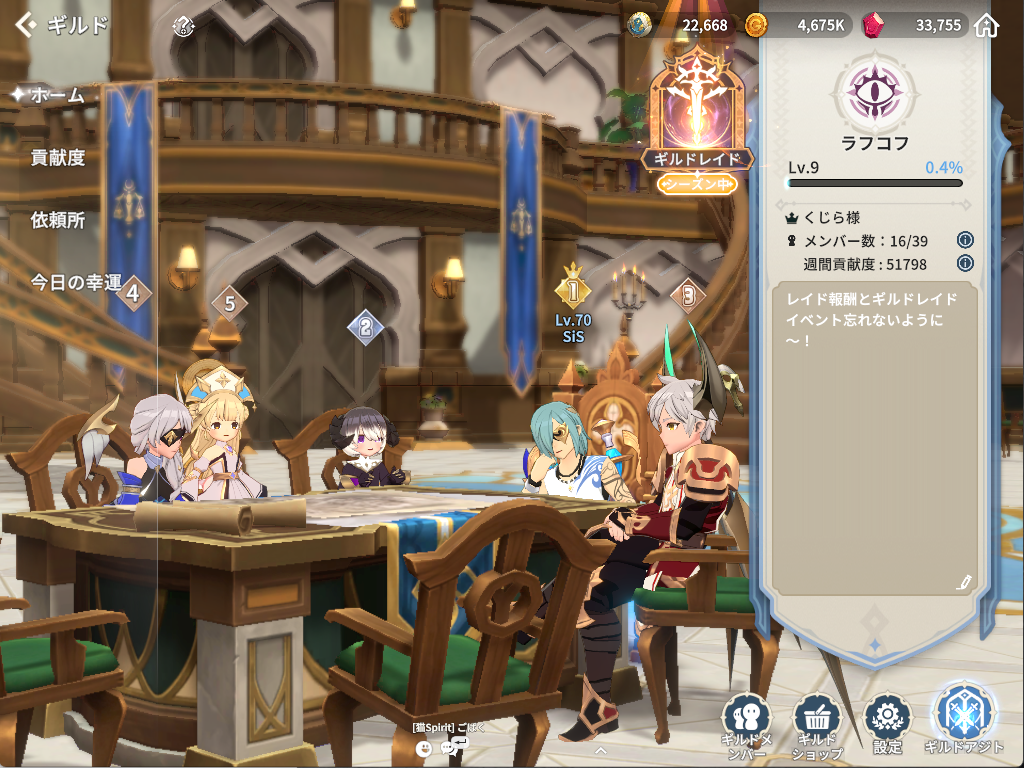Tap the ラフコフ guild eye emblem

875,90
